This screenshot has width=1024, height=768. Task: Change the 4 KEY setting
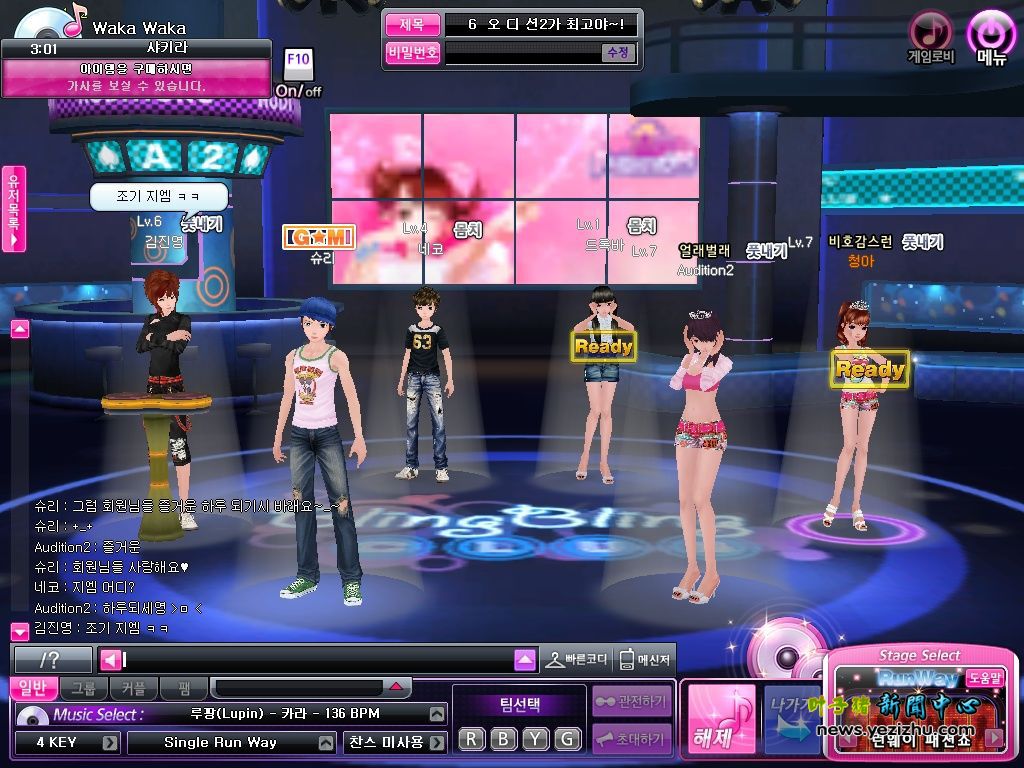point(110,743)
